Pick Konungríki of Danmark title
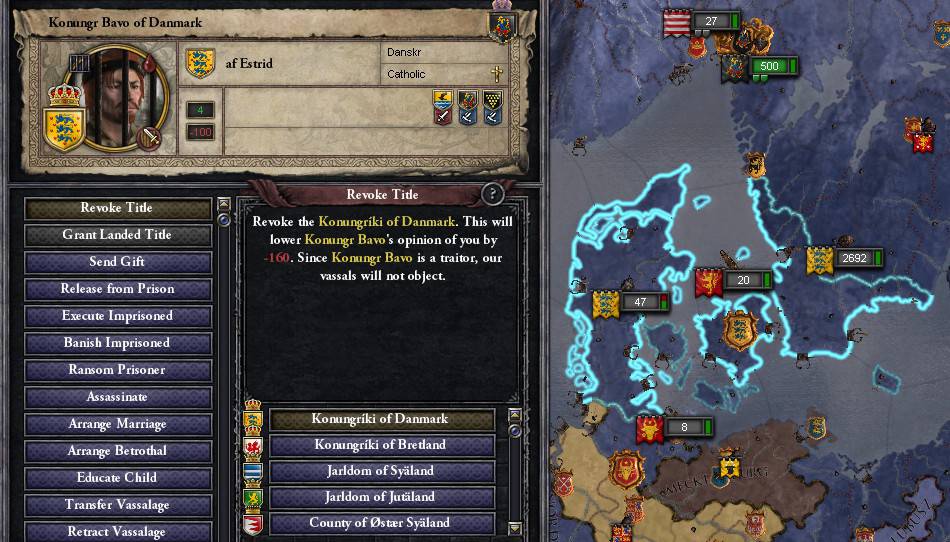The height and width of the screenshot is (542, 950). click(x=381, y=419)
